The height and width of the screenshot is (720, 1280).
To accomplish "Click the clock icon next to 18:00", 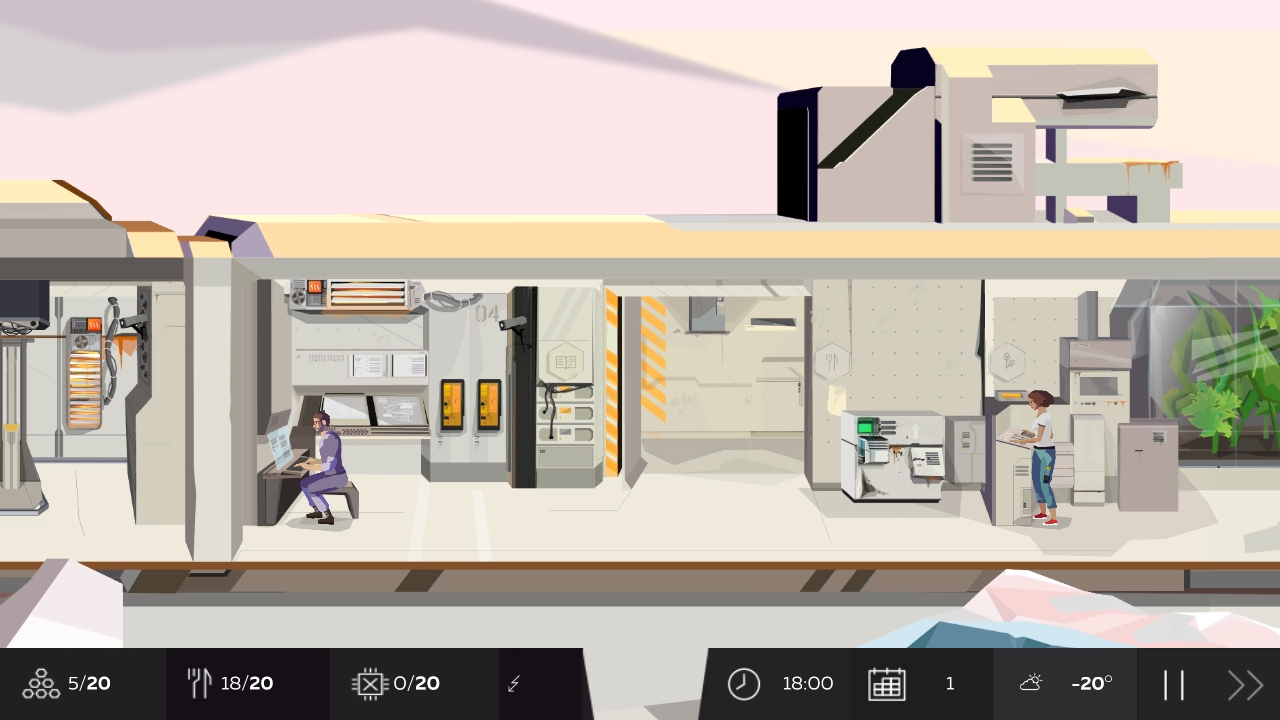I will pyautogui.click(x=744, y=683).
